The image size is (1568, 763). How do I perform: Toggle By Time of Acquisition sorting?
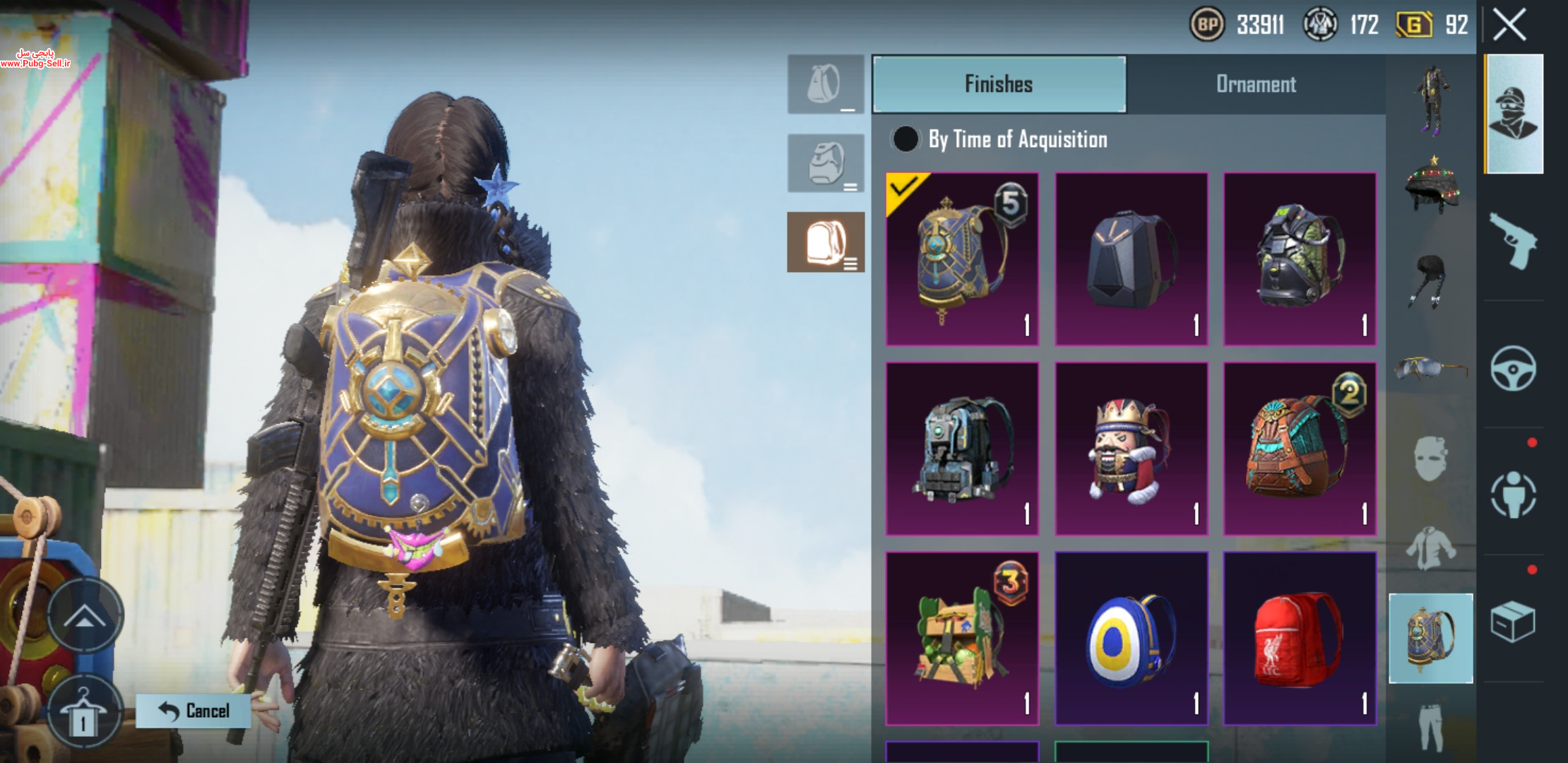tap(905, 139)
